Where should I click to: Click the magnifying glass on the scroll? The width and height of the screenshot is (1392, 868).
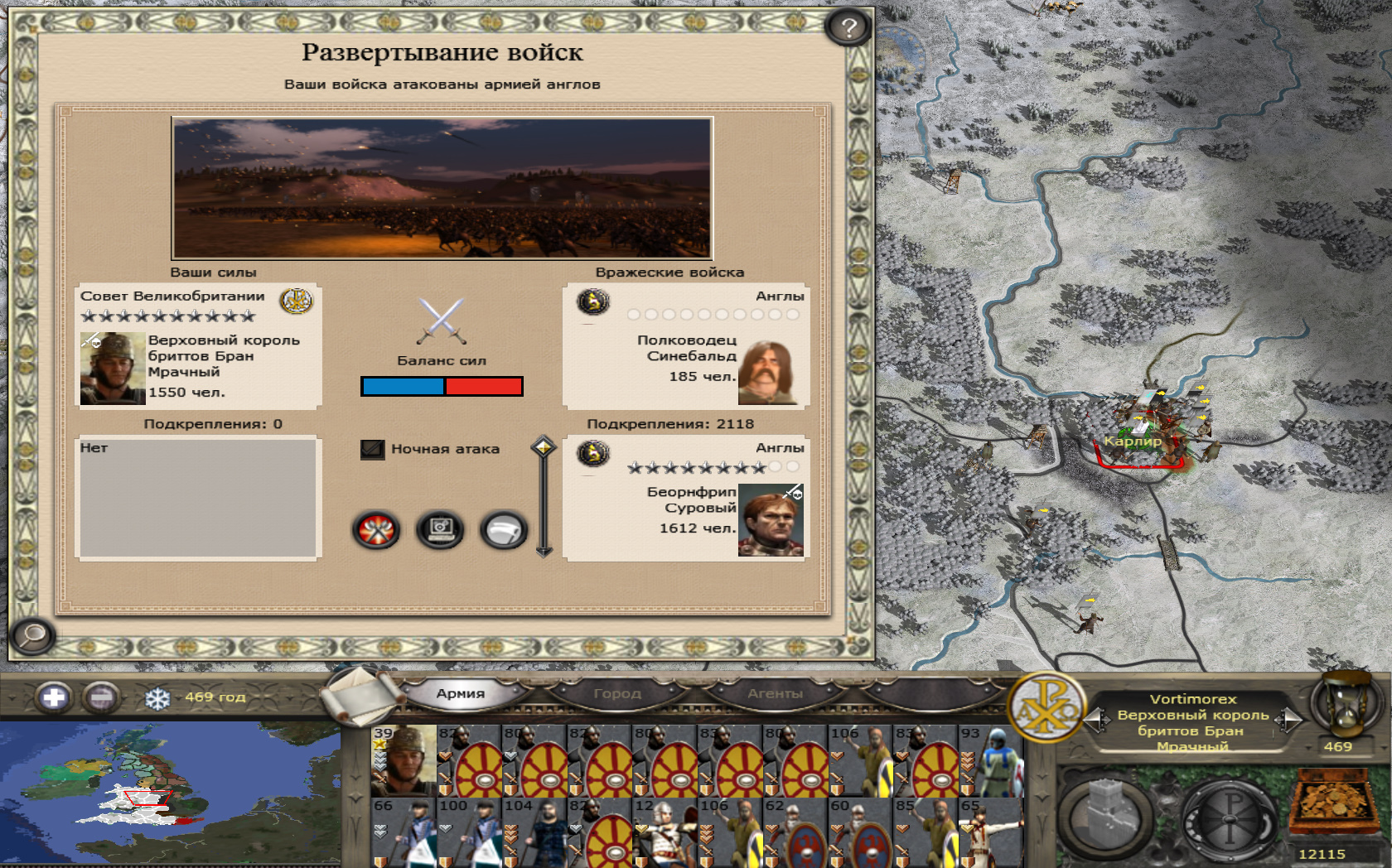pyautogui.click(x=32, y=636)
